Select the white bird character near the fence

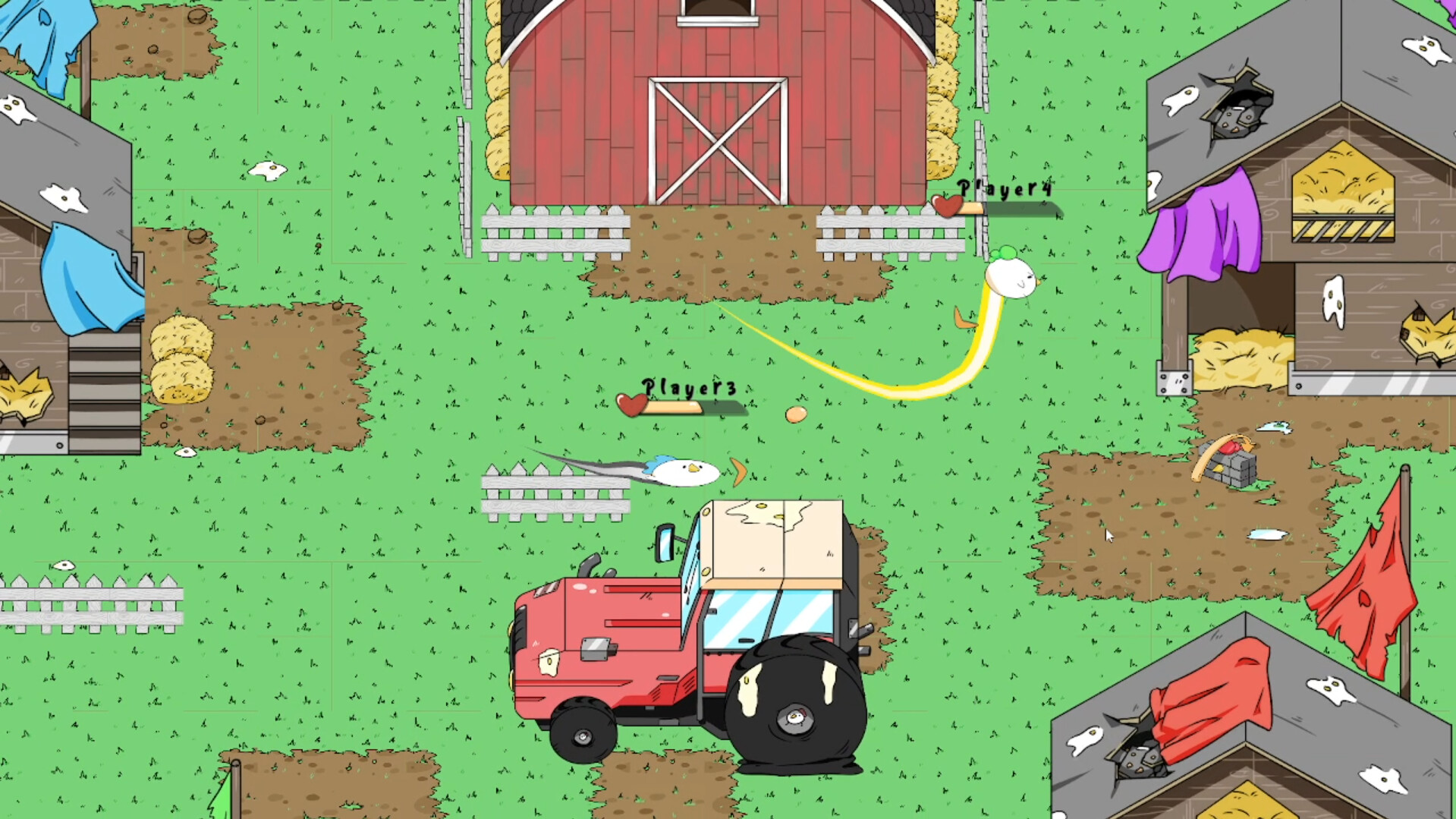pyautogui.click(x=683, y=471)
